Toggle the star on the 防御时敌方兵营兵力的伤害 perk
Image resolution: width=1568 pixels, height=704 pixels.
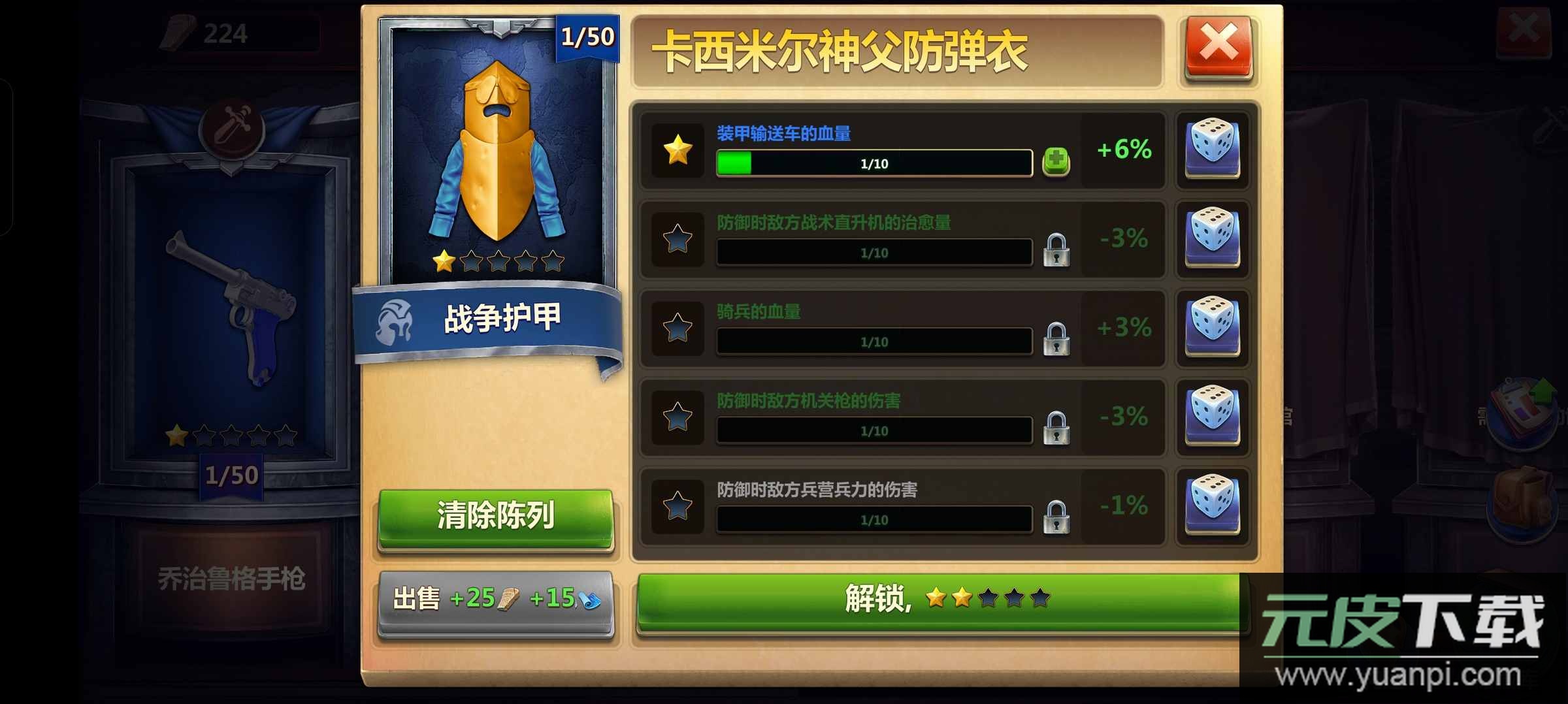tap(677, 507)
